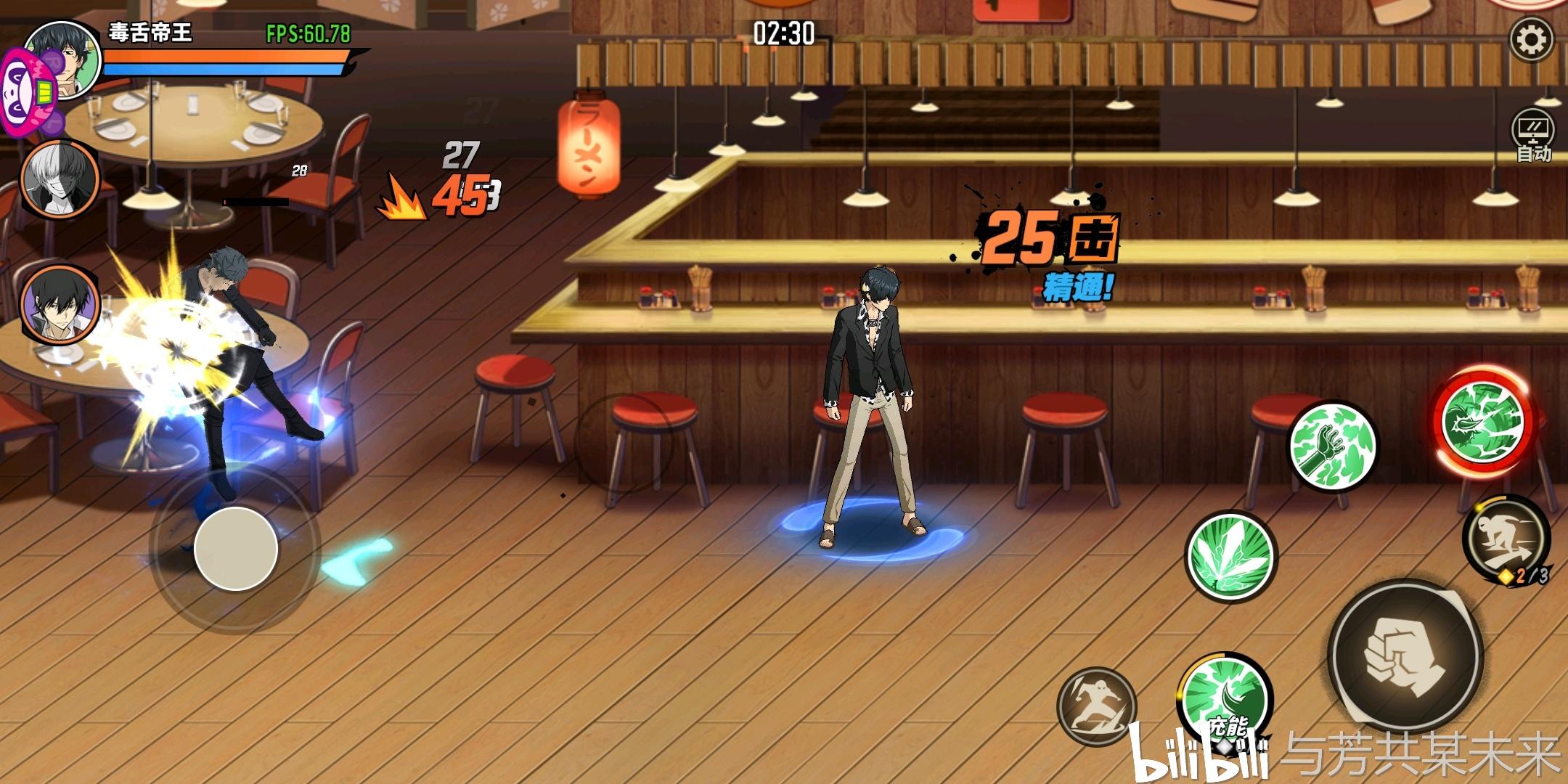Use the green grabbing hand skill
1568x784 pixels.
(x=1333, y=446)
